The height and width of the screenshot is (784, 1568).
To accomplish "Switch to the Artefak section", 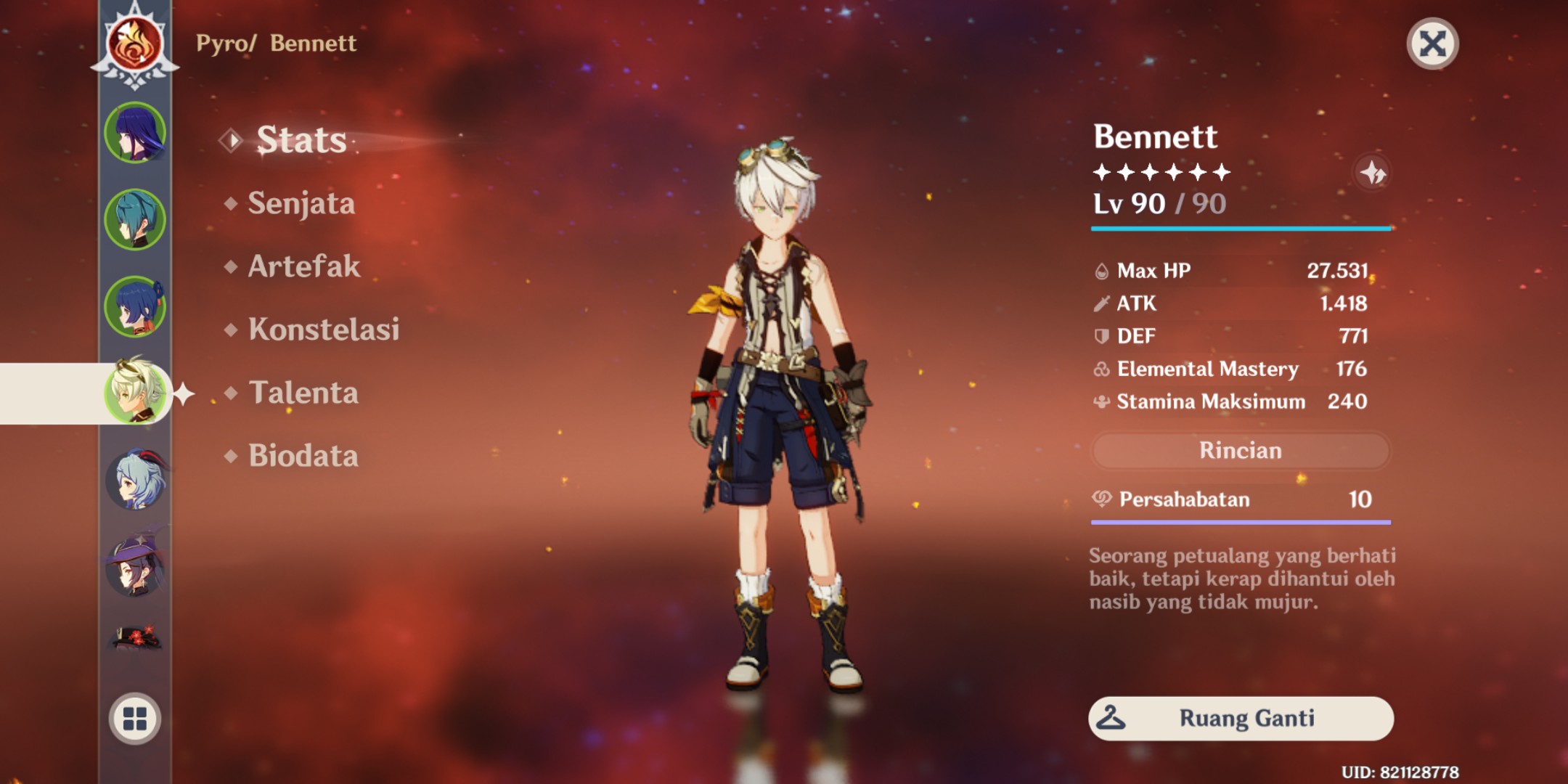I will point(303,267).
